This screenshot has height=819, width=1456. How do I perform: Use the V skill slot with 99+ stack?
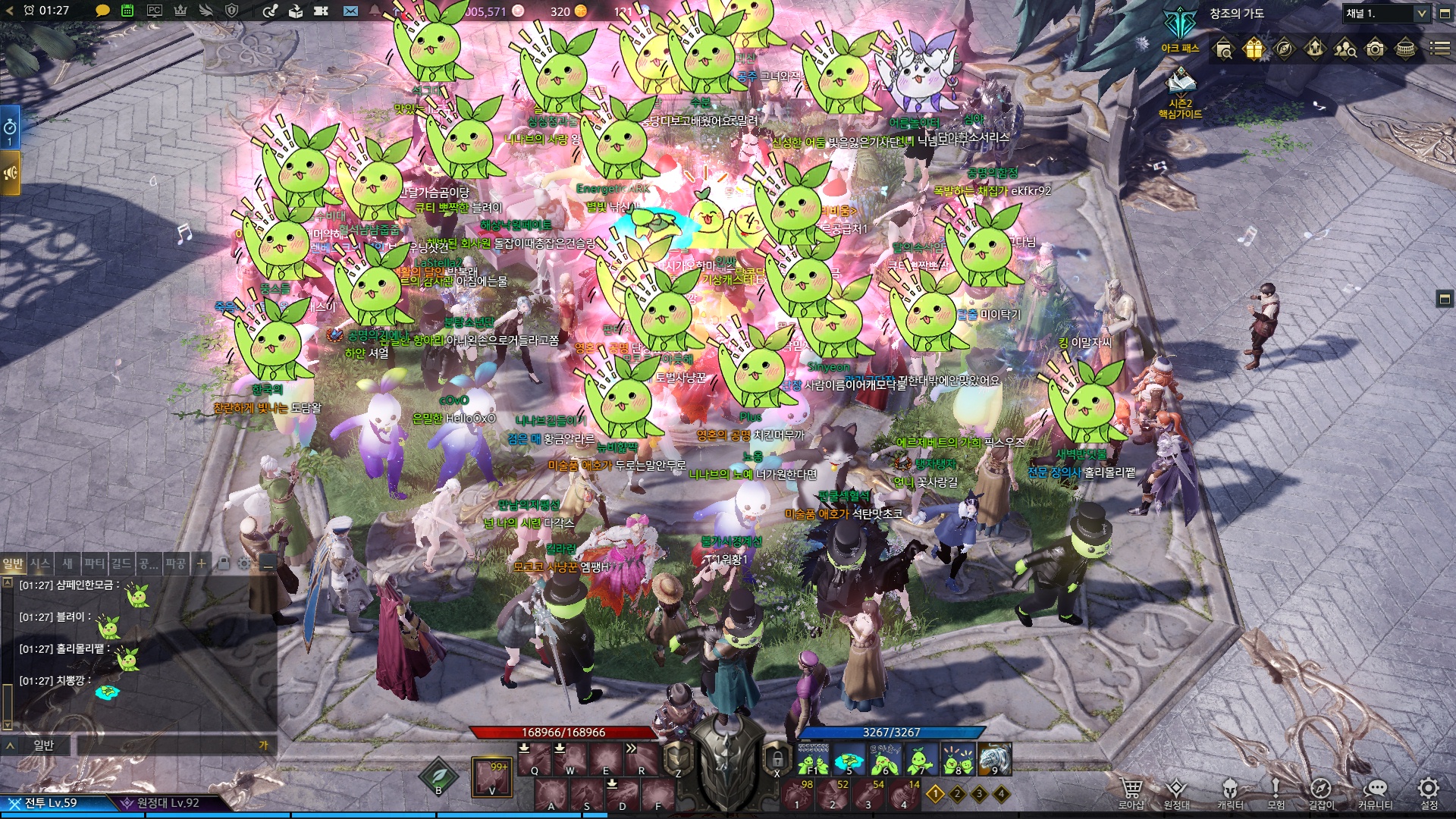tap(491, 777)
